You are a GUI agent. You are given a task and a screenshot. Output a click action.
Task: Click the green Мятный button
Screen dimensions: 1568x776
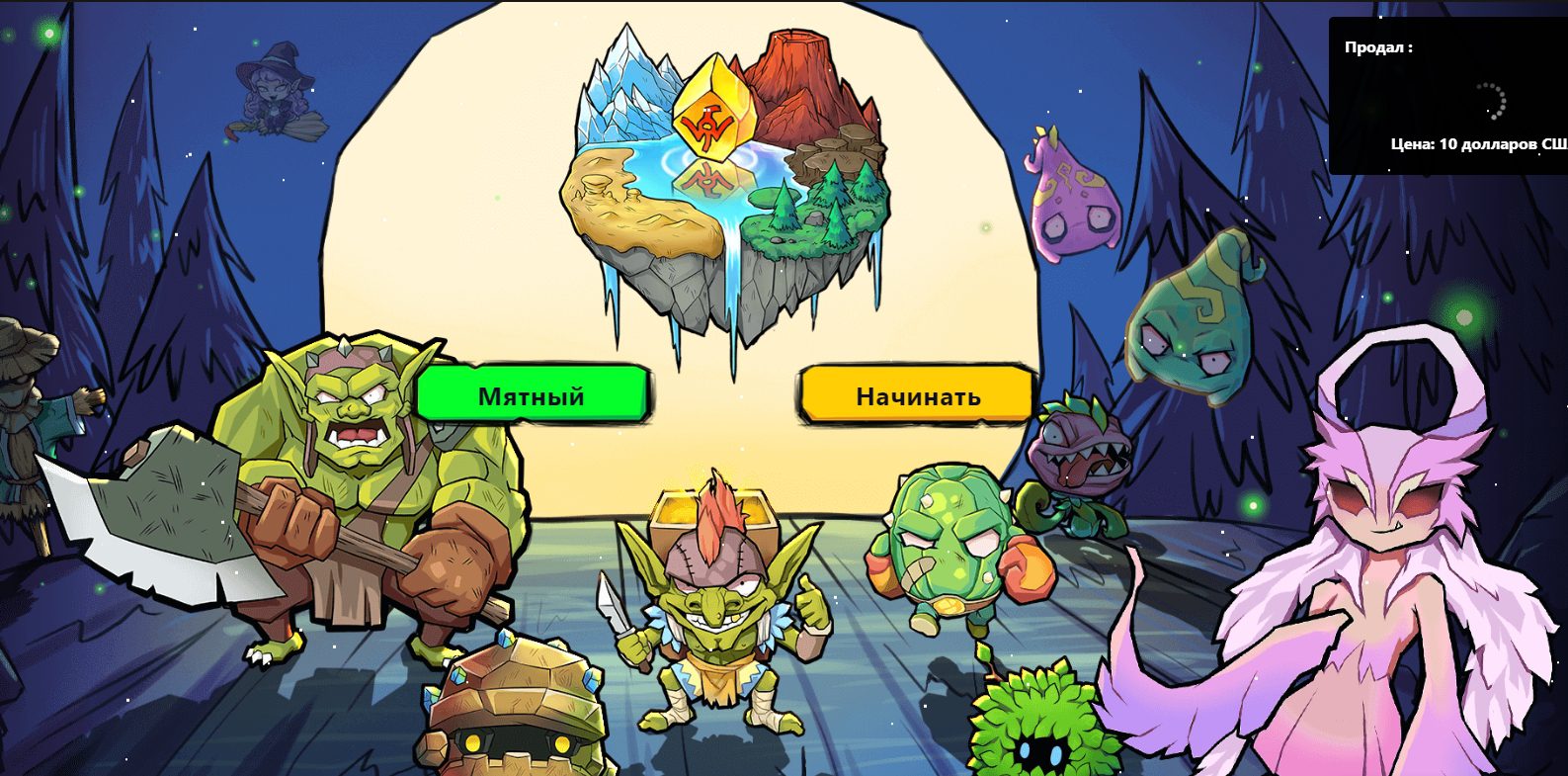click(532, 395)
